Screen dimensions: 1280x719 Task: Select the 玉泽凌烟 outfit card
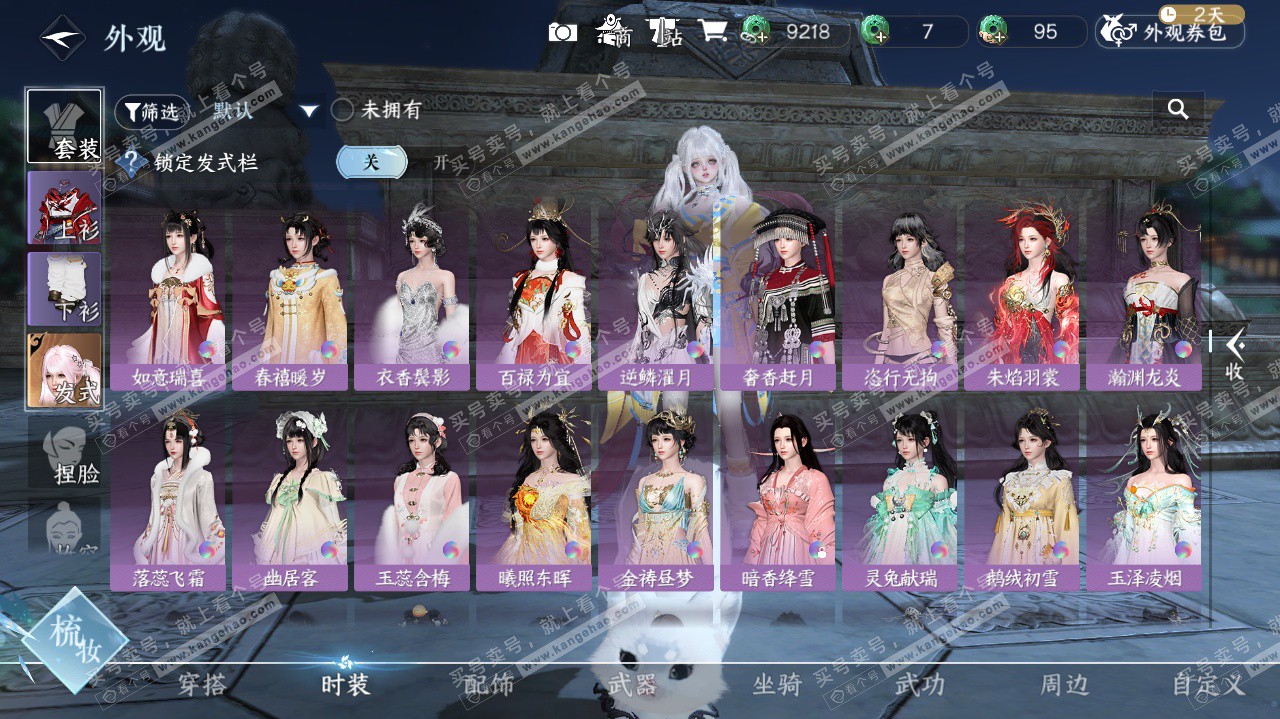1143,500
